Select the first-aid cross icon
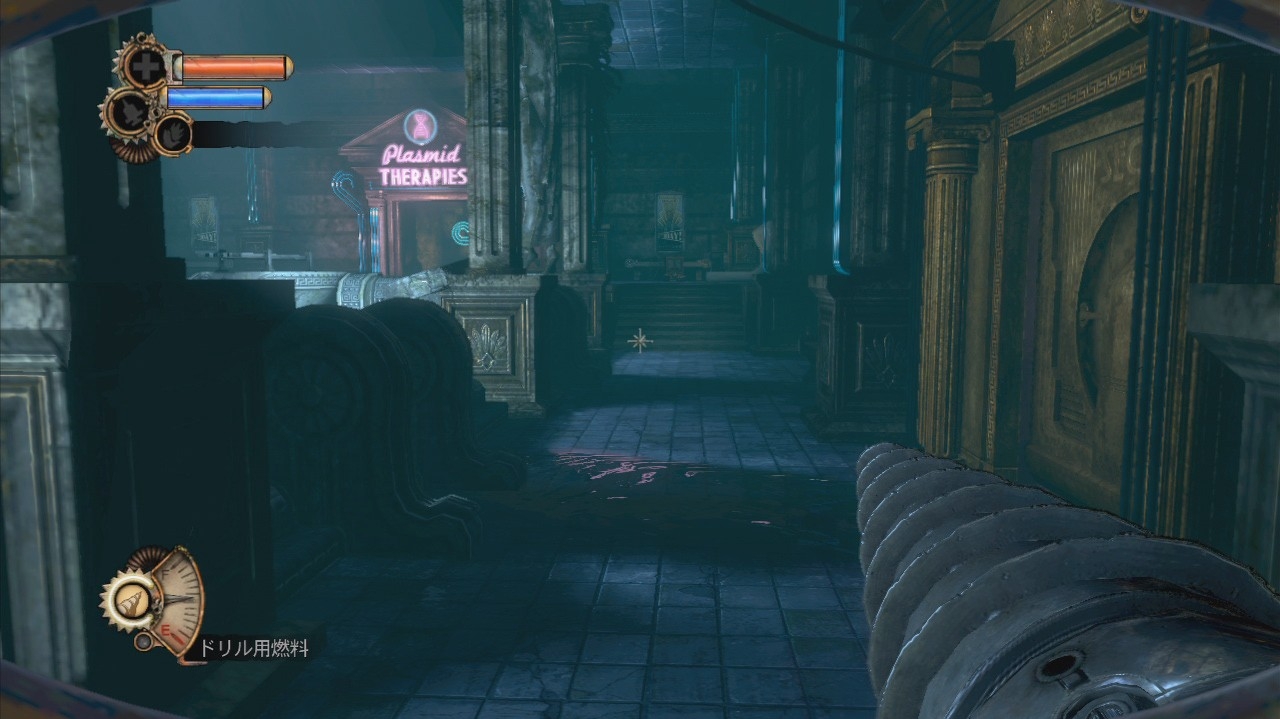Screen dimensions: 1280x719 pyautogui.click(x=144, y=64)
